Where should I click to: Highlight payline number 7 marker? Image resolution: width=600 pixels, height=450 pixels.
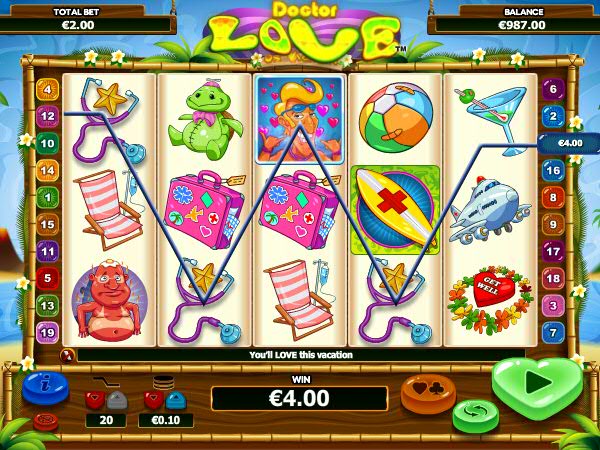pos(553,332)
